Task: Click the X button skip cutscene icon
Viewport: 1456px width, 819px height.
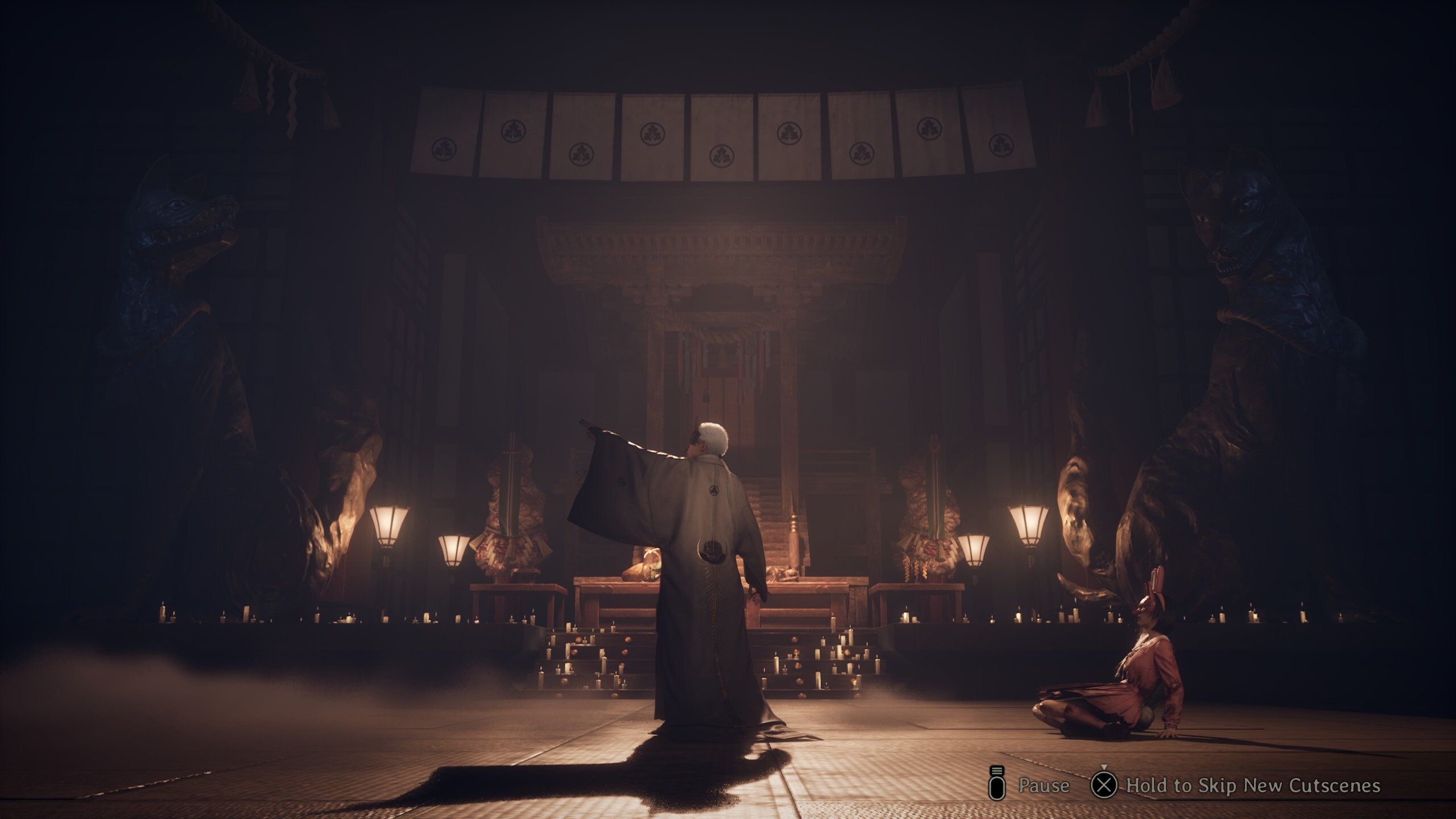Action: [1103, 785]
